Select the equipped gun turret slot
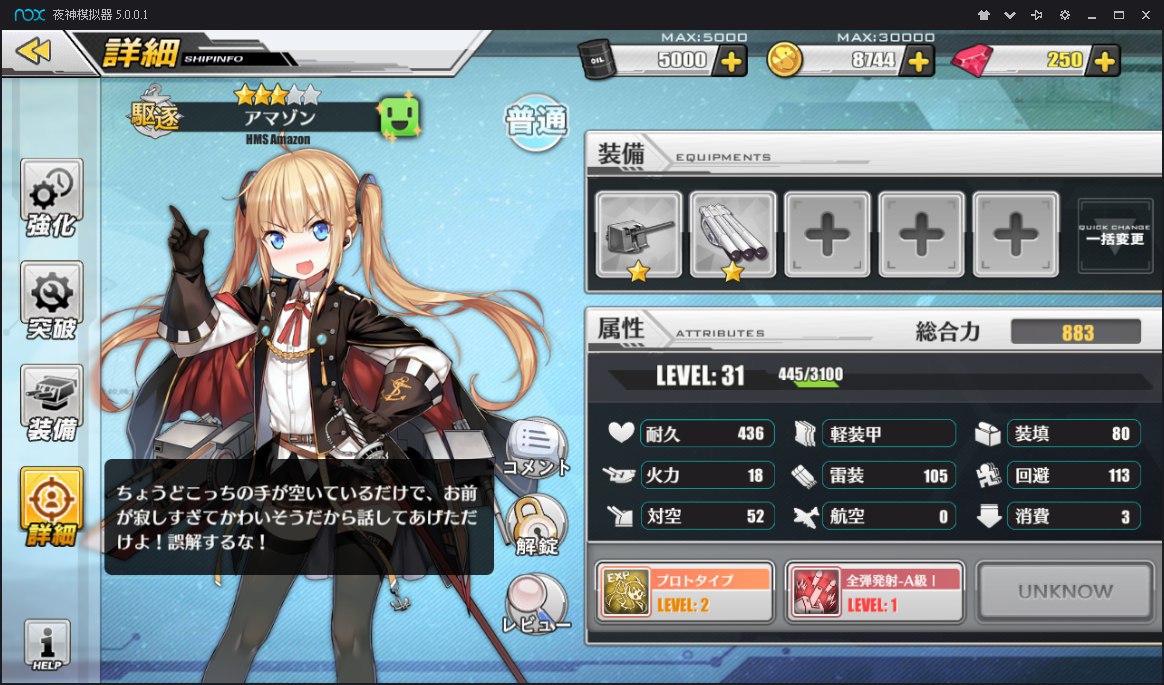Screen dimensions: 1164x685 click(x=639, y=235)
